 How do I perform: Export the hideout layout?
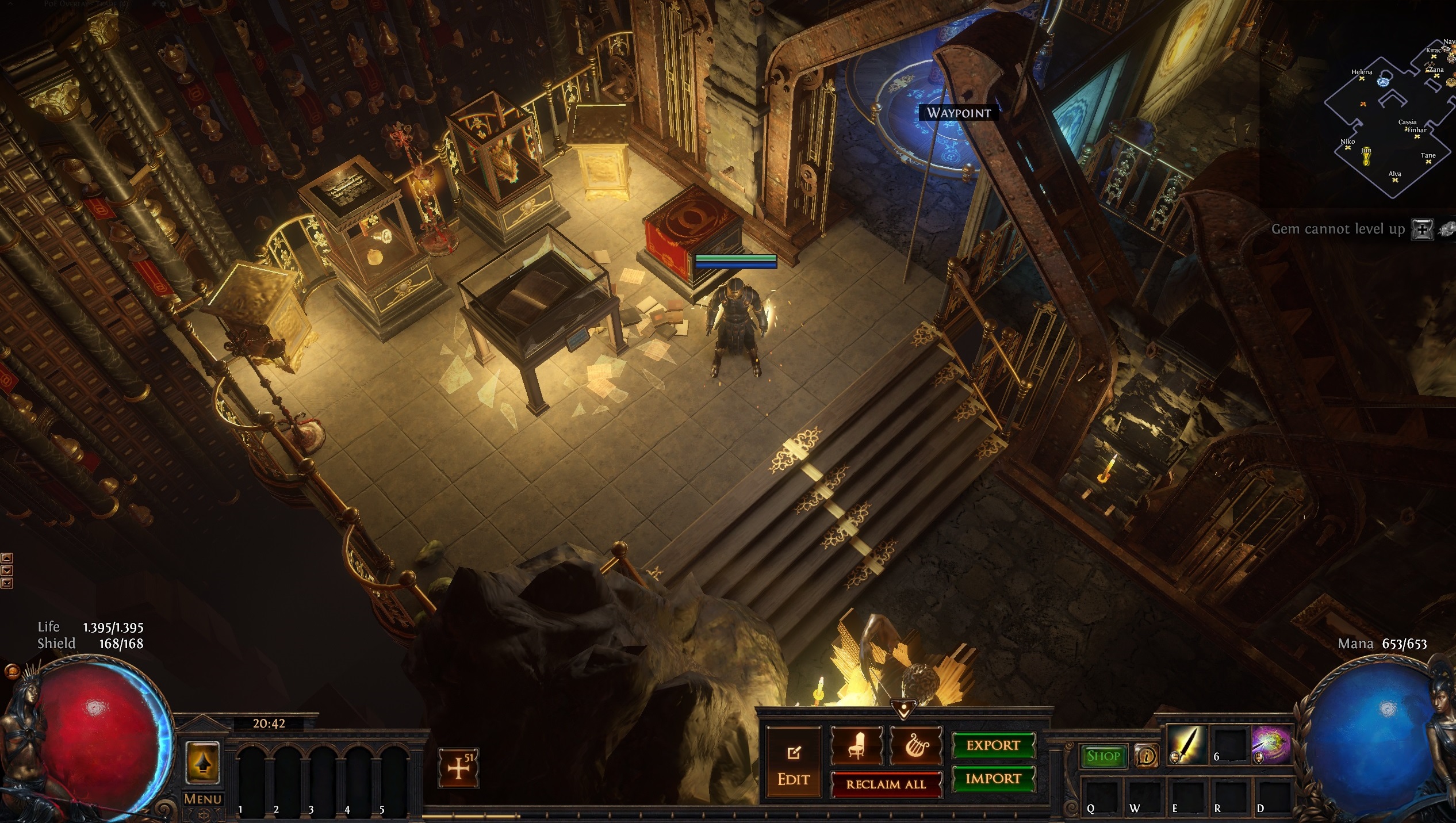click(993, 745)
